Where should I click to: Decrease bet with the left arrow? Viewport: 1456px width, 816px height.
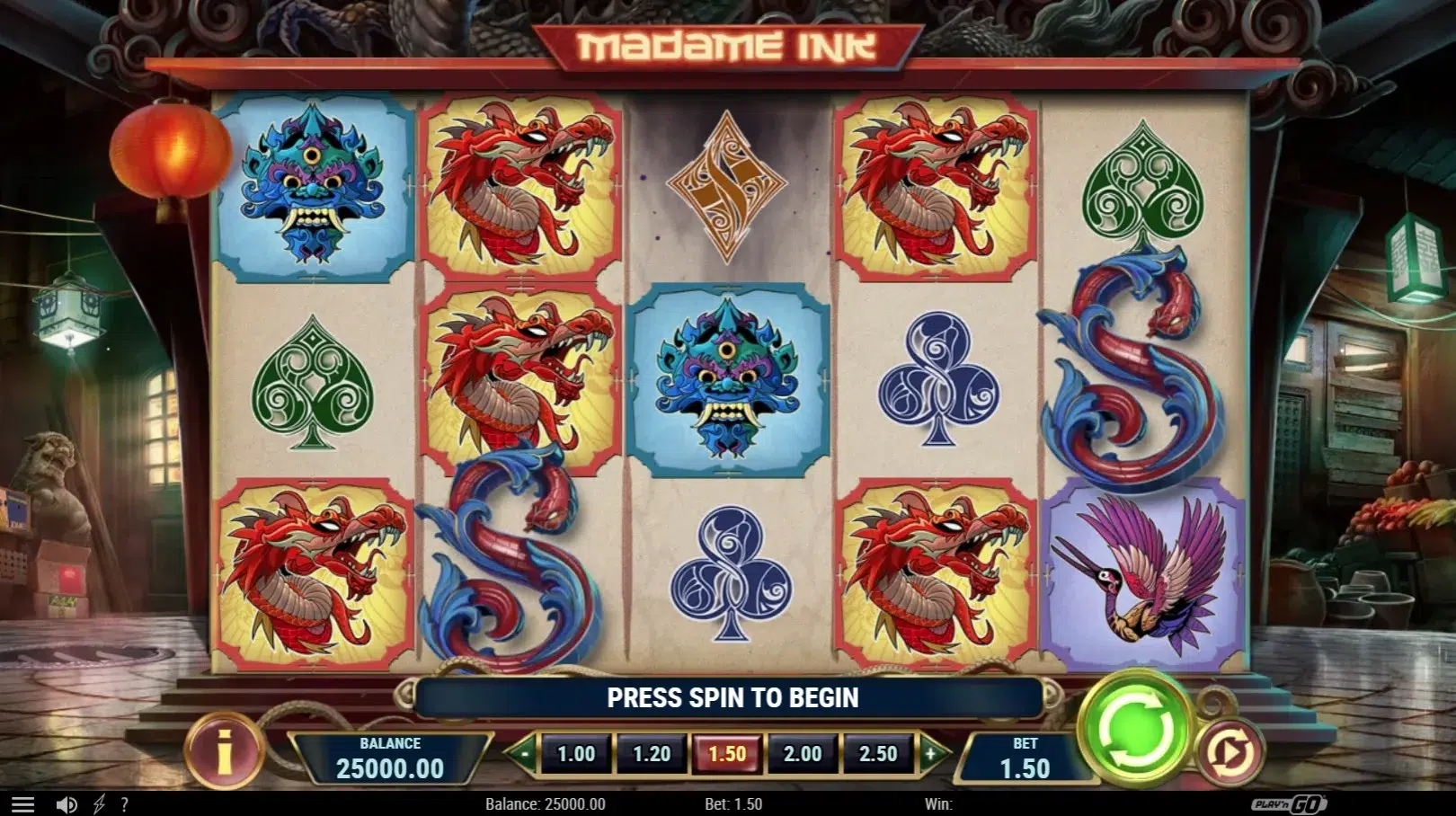point(523,754)
